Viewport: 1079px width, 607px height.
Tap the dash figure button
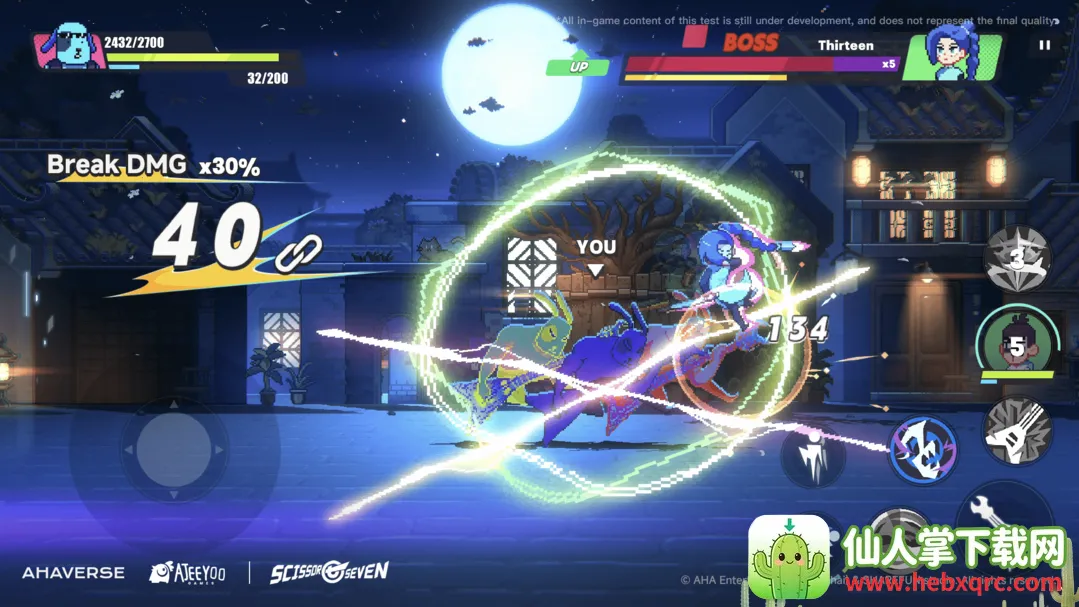[x=813, y=457]
